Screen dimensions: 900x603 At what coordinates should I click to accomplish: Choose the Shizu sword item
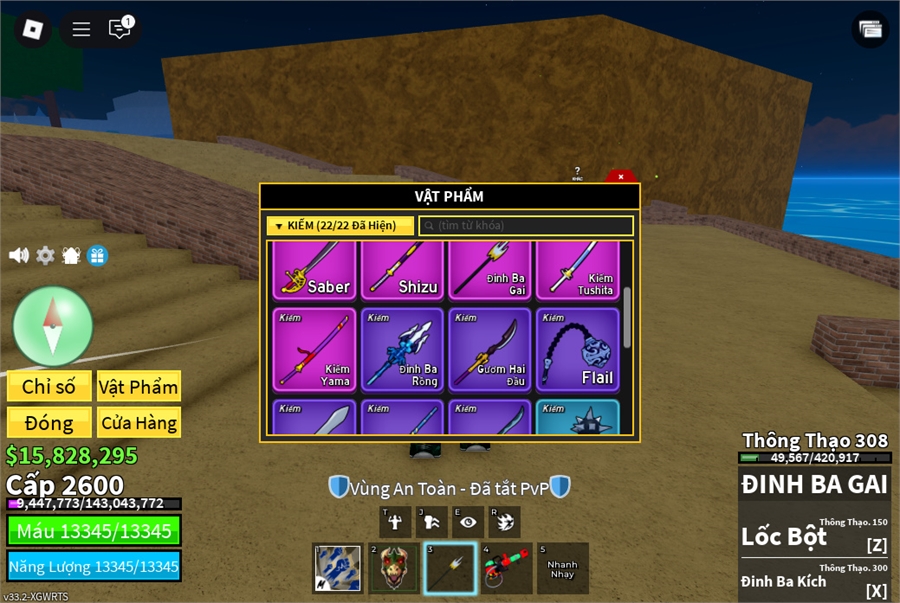click(402, 270)
